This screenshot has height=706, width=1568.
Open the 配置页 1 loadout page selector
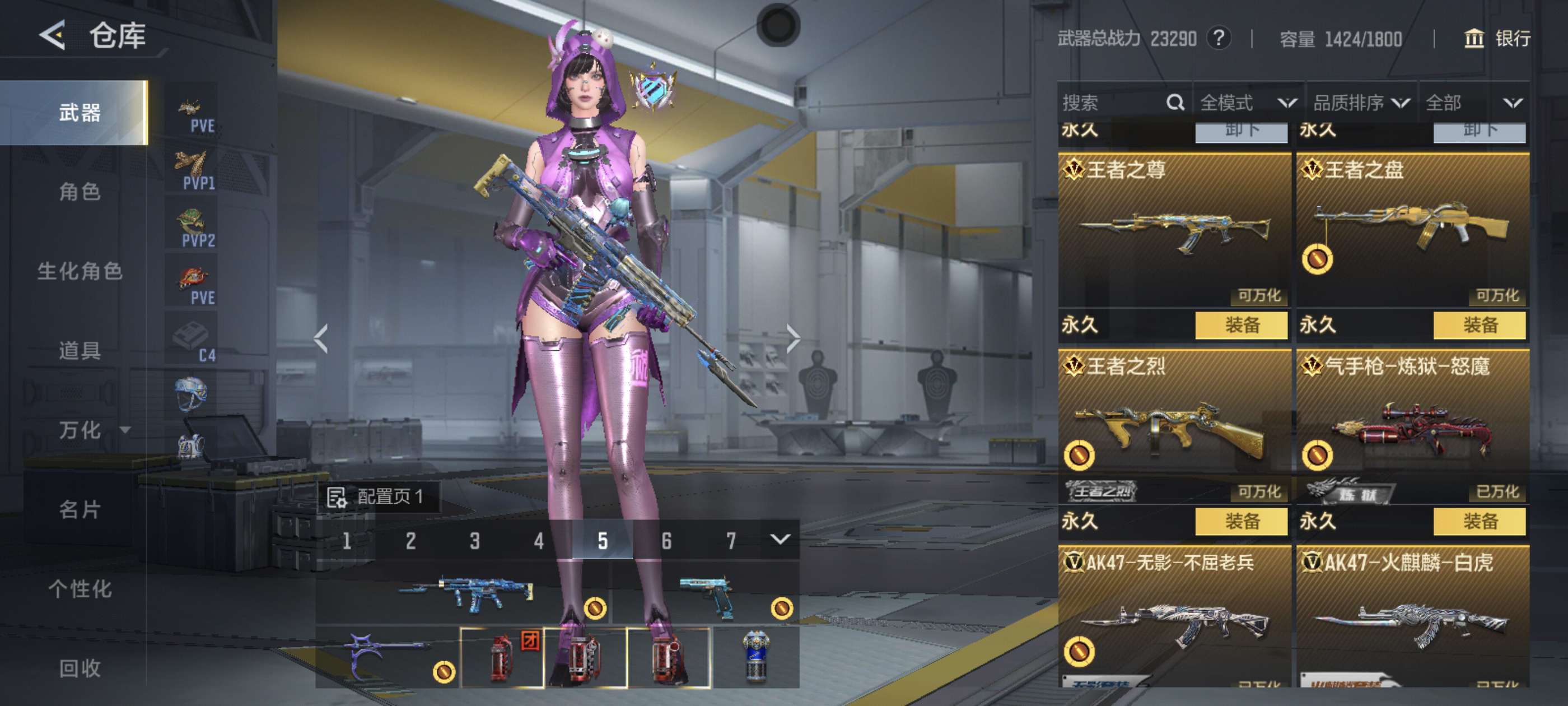coord(377,496)
